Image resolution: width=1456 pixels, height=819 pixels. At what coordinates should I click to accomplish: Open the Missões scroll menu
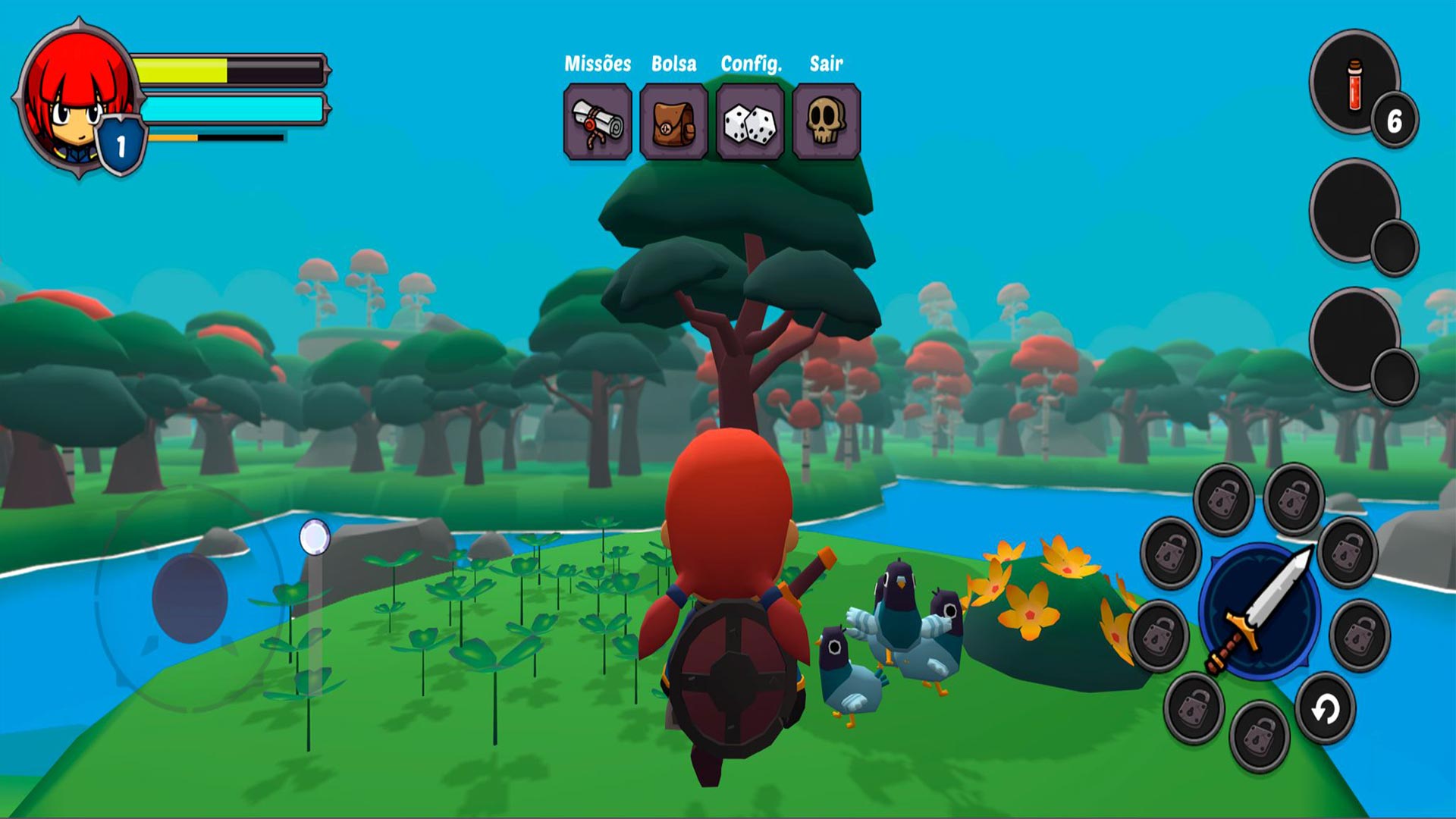pos(598,122)
